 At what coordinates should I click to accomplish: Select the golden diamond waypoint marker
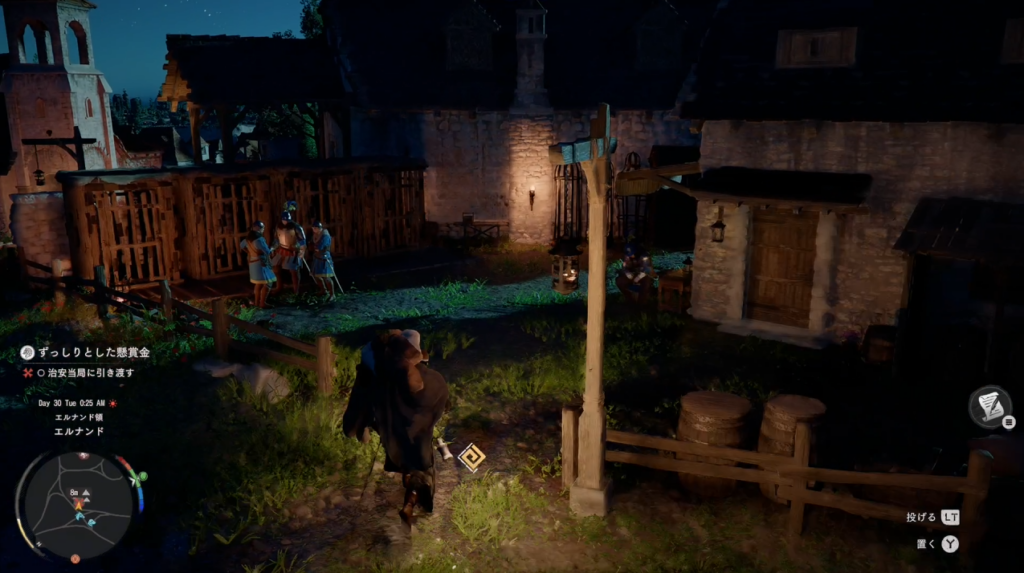click(470, 457)
